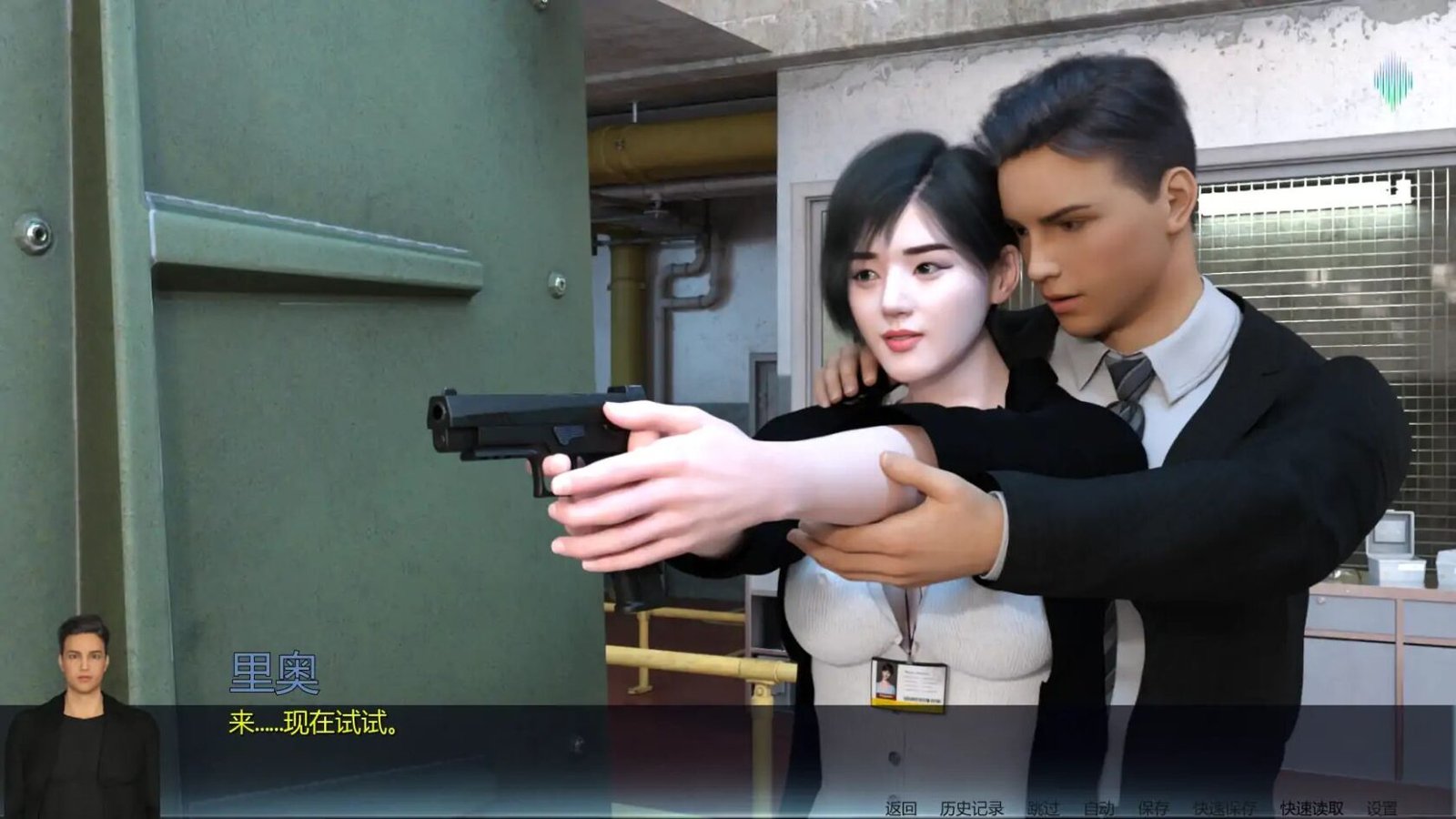Open the 设置 settings menu

(x=1381, y=808)
